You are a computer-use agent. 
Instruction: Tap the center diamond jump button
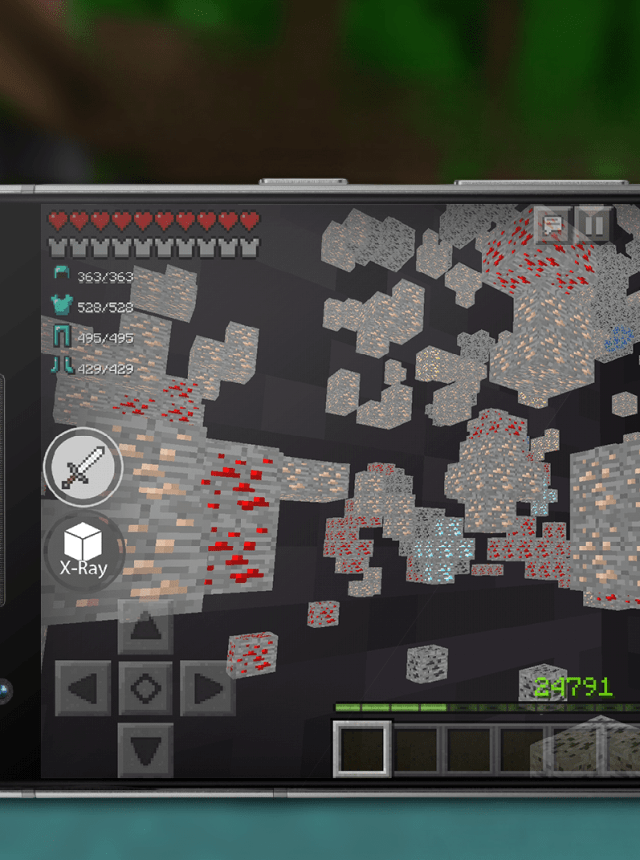[145, 688]
